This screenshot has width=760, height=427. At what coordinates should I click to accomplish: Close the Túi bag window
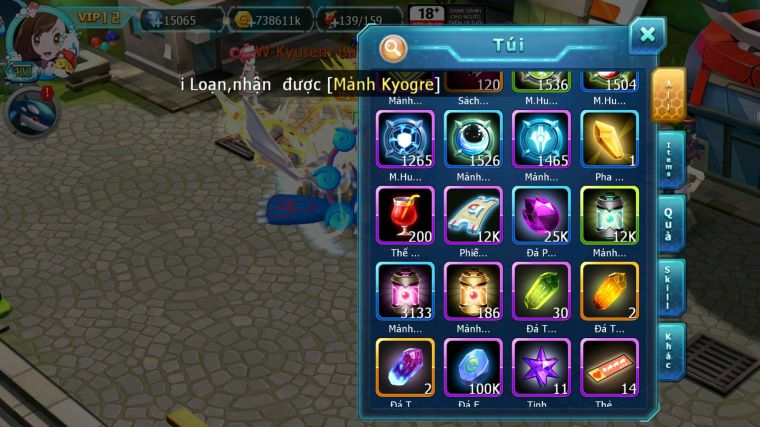tap(647, 35)
